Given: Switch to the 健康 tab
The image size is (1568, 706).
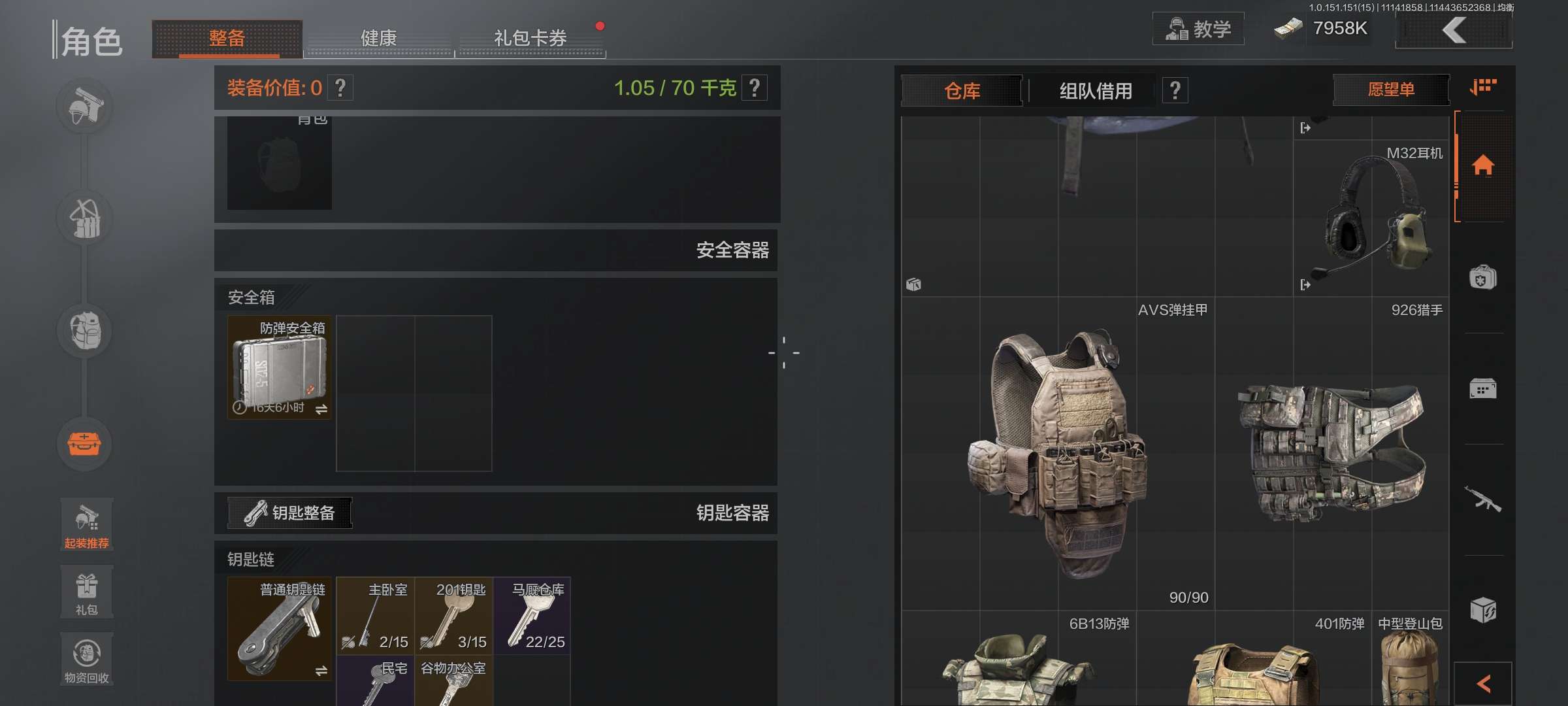Looking at the screenshot, I should coord(378,39).
